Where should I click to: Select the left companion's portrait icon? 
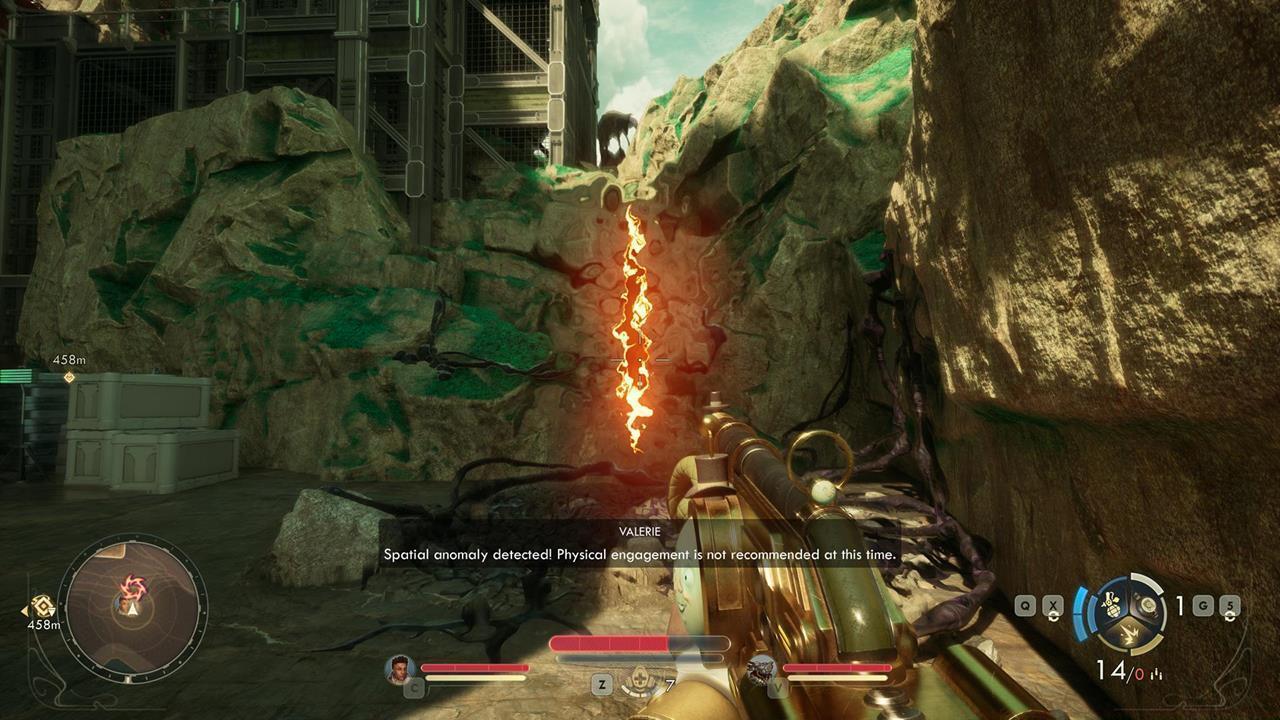[399, 670]
